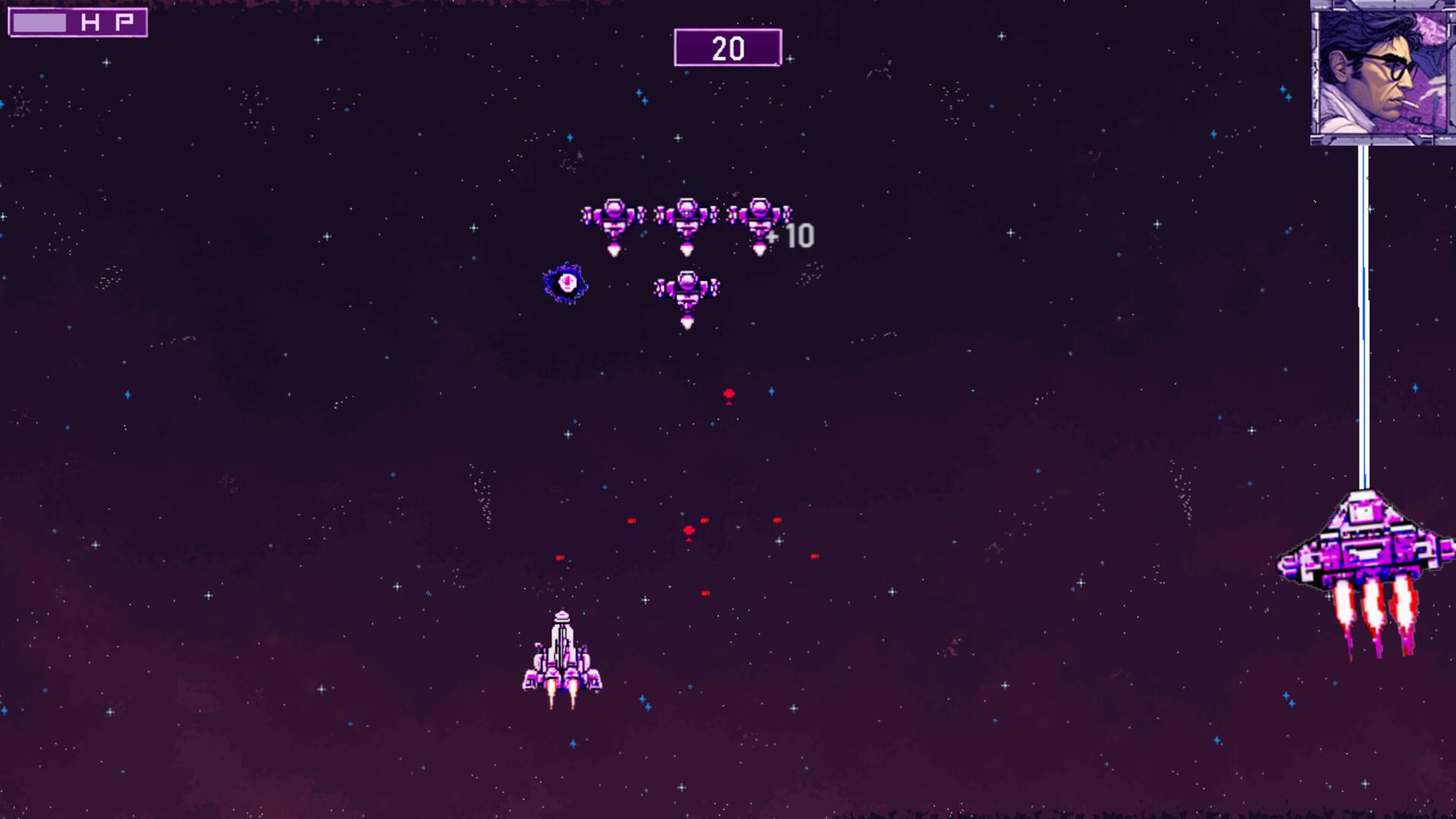The height and width of the screenshot is (819, 1456).
Task: Click the +10 score popup text
Action: click(x=794, y=235)
